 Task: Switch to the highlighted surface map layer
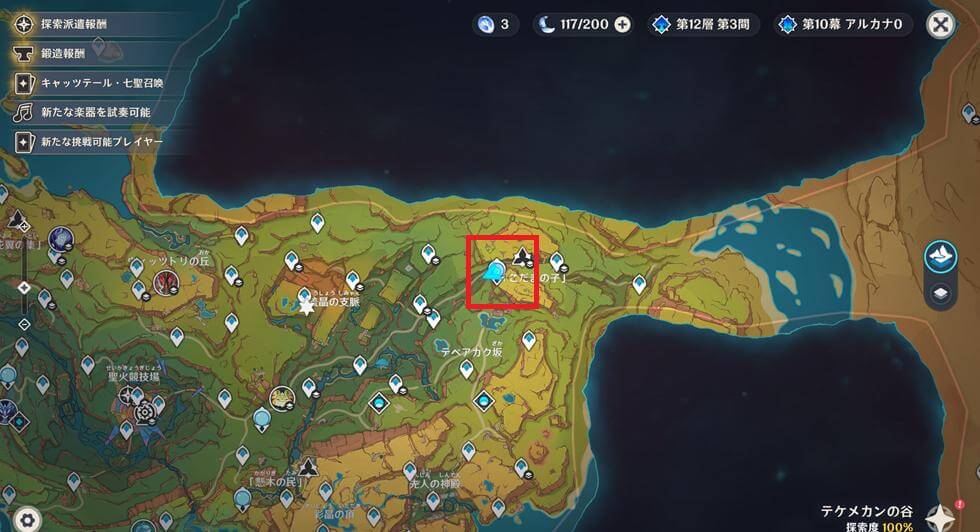(x=940, y=257)
